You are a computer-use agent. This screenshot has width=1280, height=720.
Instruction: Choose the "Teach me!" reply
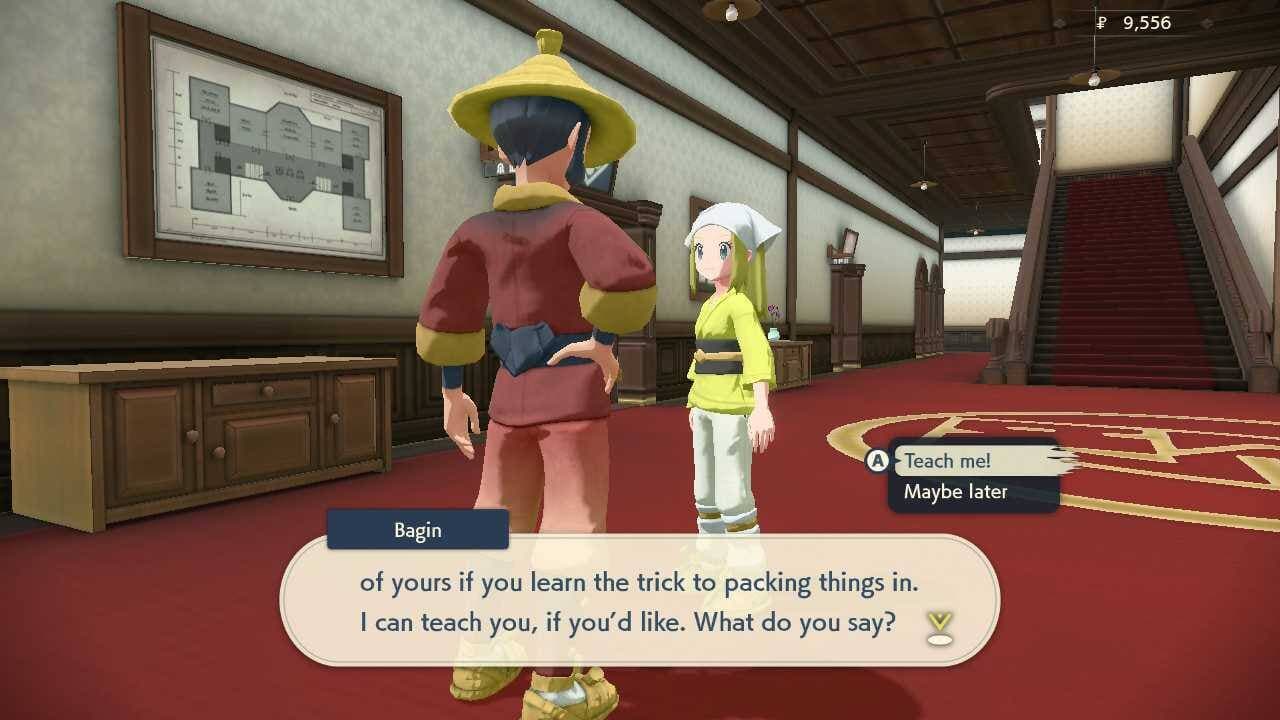(x=948, y=461)
